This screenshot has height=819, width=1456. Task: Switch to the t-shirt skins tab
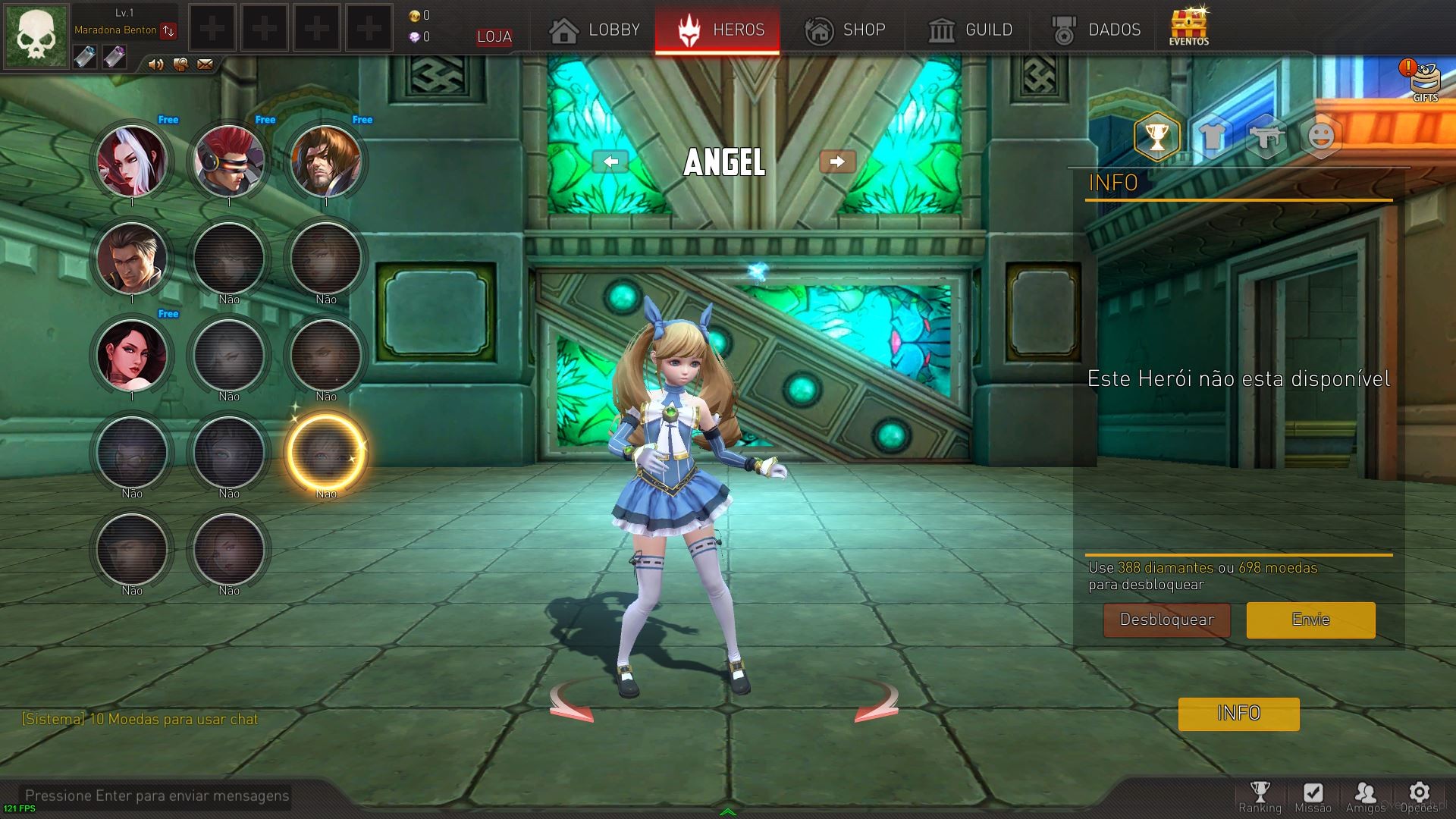pos(1211,137)
